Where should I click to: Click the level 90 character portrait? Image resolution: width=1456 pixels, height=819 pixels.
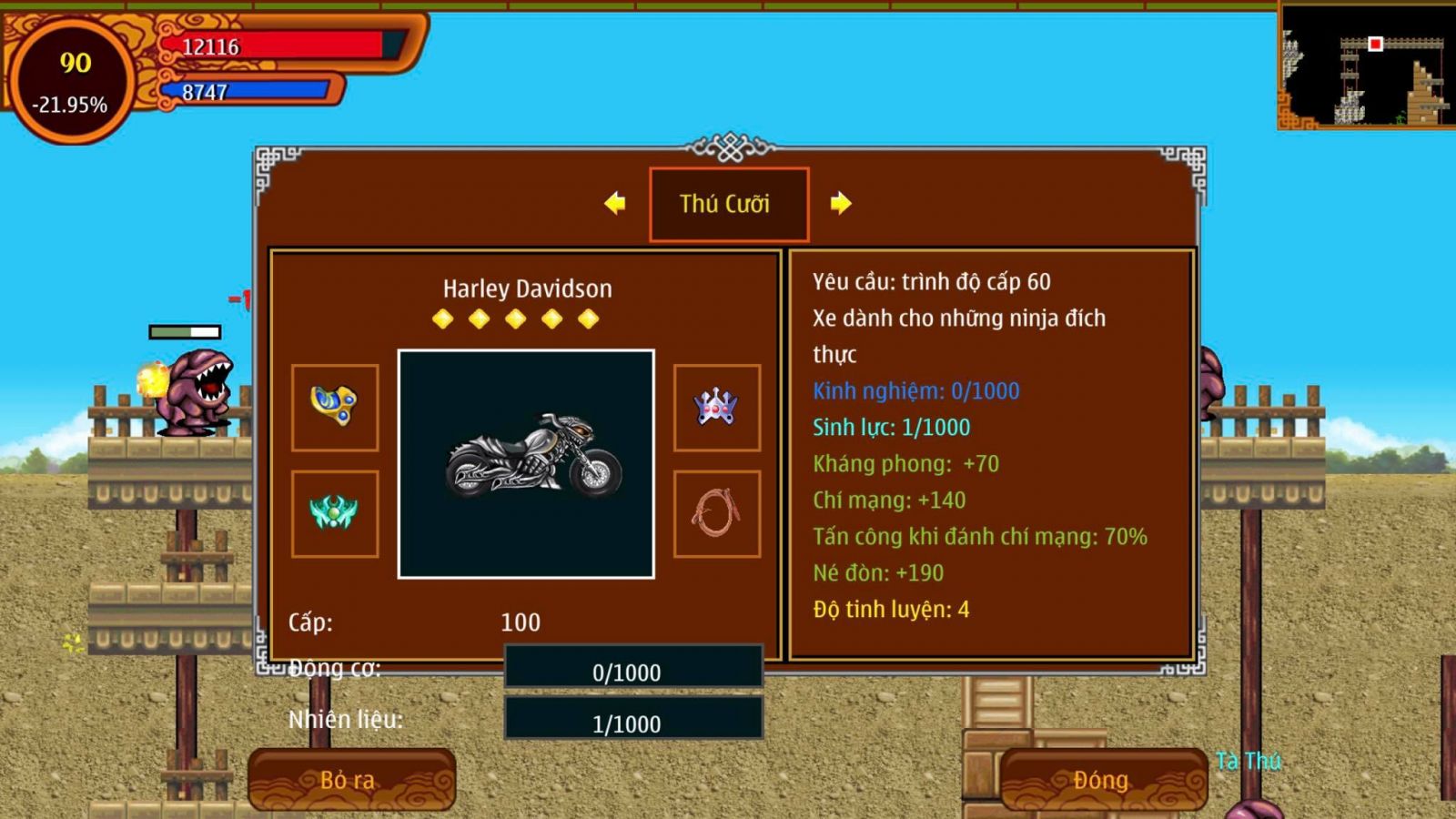(71, 82)
